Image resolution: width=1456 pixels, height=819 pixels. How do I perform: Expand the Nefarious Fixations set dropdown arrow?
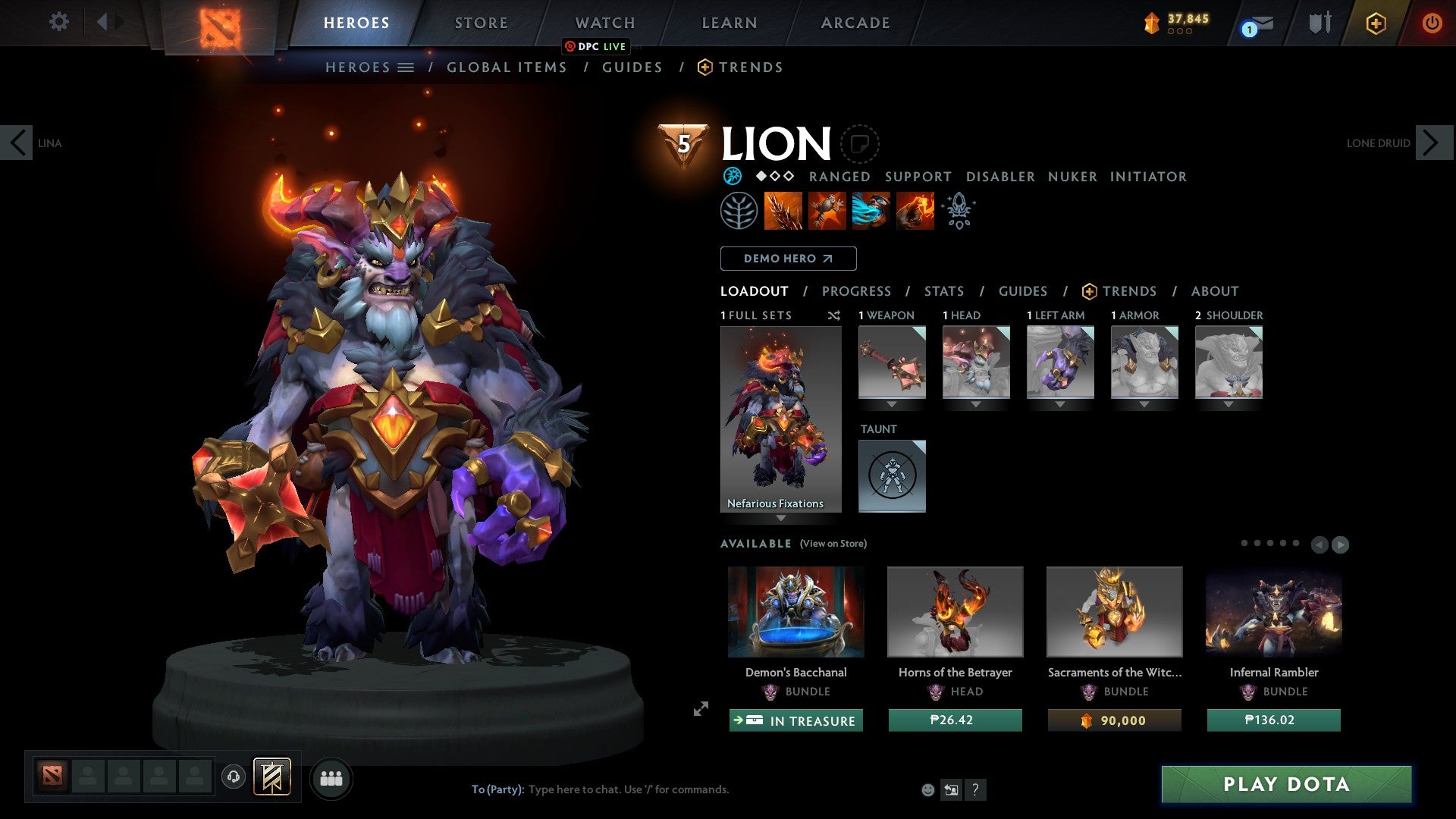click(781, 519)
